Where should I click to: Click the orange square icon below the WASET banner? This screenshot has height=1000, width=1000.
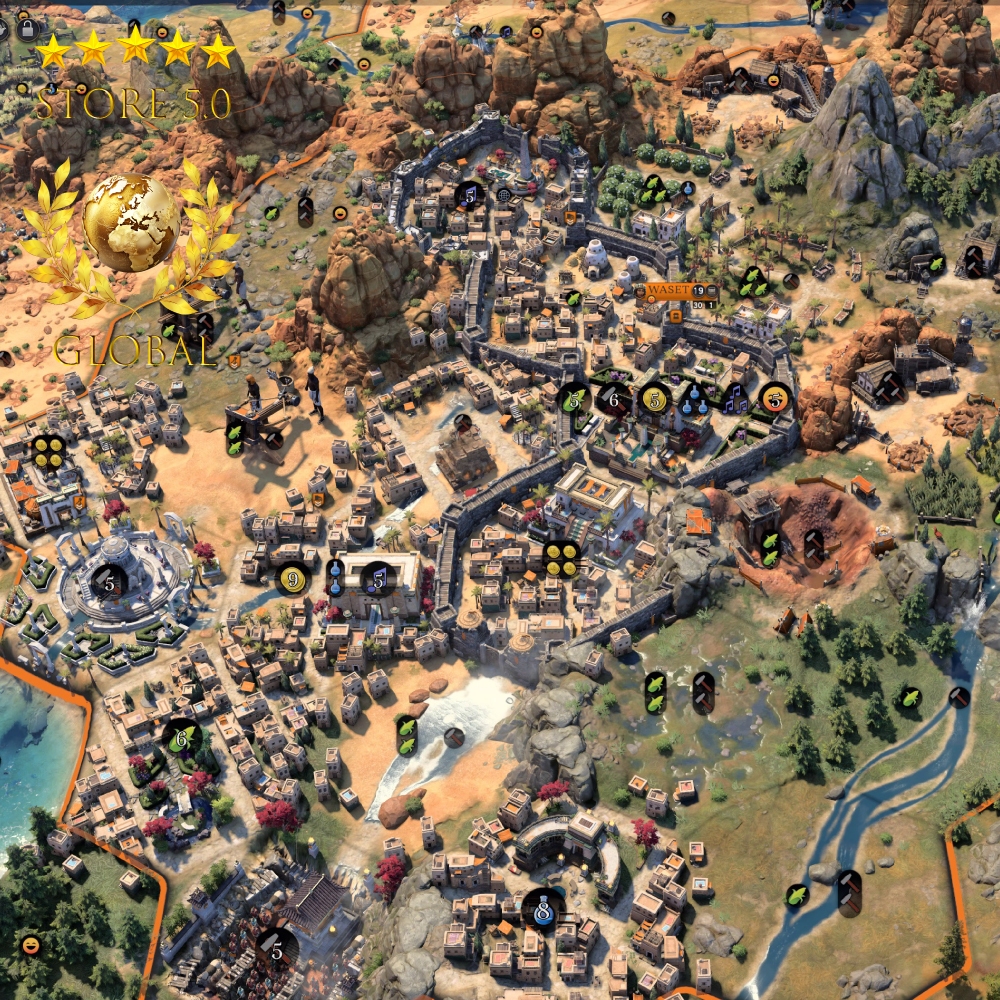pyautogui.click(x=675, y=316)
